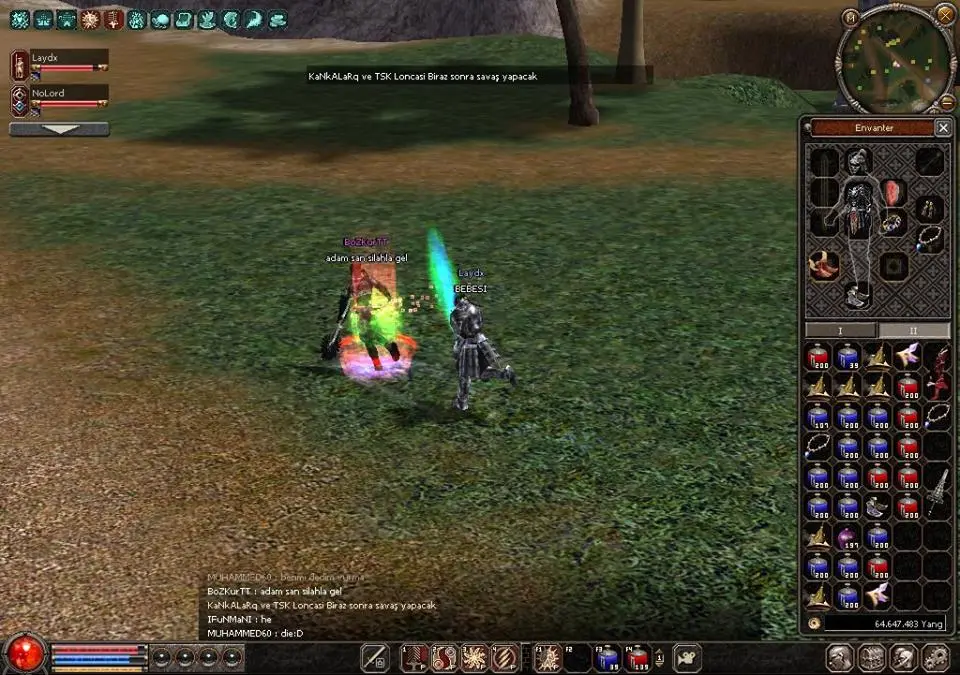
Task: Use the F3 blue potion quickslot
Action: click(x=607, y=658)
